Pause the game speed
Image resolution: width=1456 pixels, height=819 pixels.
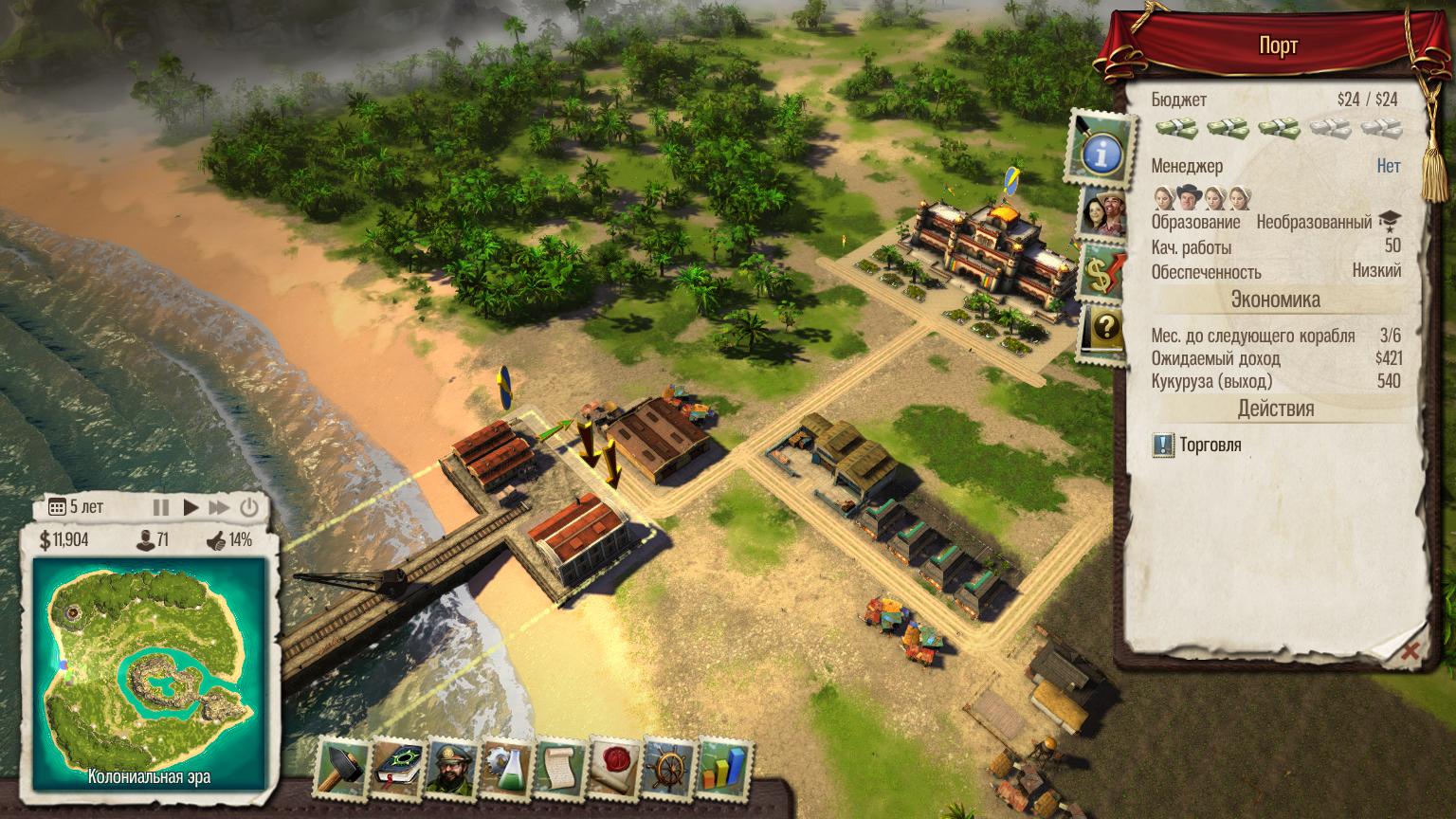(x=161, y=507)
